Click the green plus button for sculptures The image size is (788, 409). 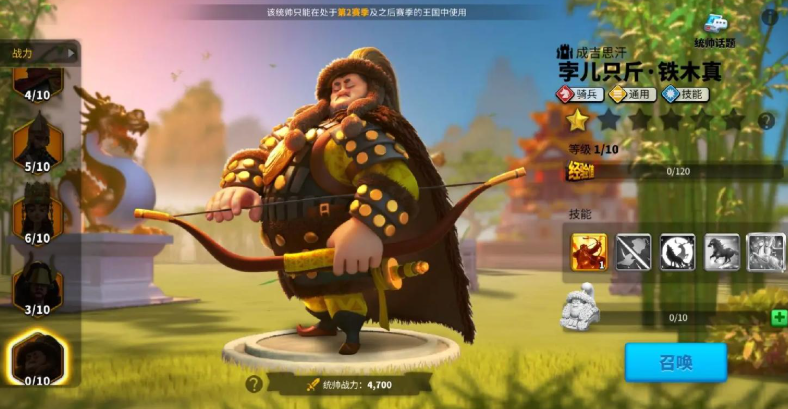[779, 317]
